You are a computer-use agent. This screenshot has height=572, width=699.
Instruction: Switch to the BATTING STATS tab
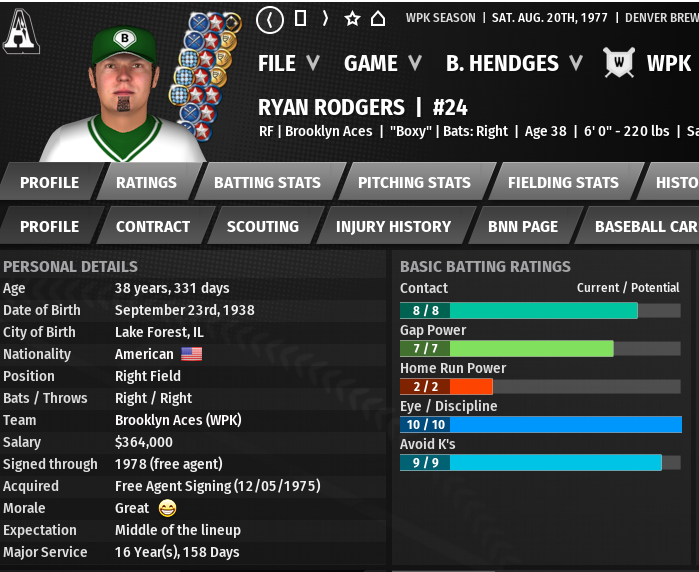click(x=267, y=182)
